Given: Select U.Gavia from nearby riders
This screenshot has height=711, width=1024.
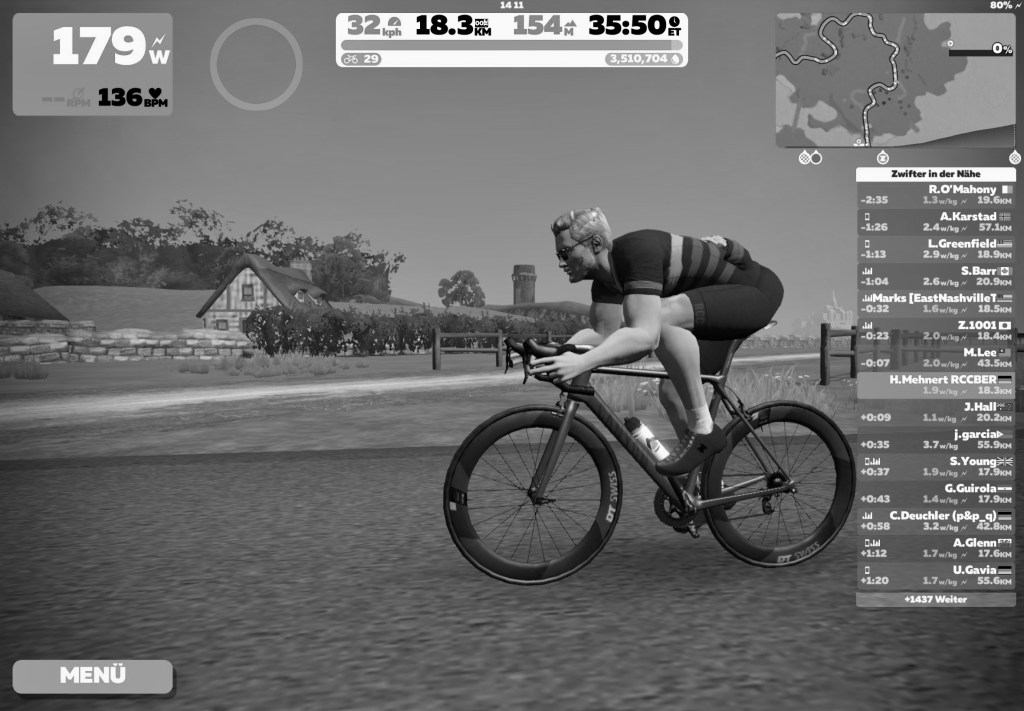Looking at the screenshot, I should (x=935, y=575).
